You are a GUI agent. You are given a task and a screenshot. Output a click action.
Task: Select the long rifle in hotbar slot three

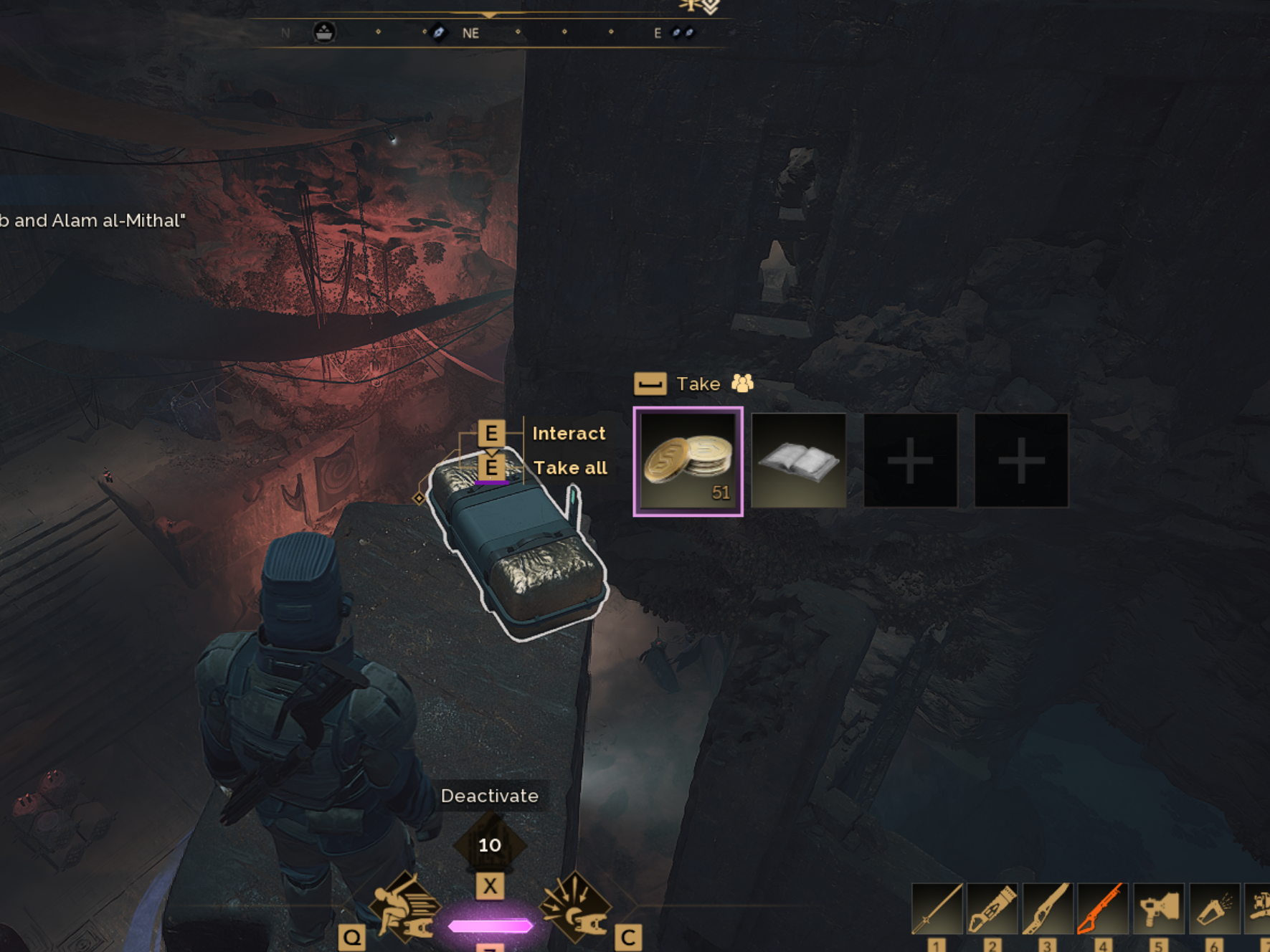point(1047,909)
